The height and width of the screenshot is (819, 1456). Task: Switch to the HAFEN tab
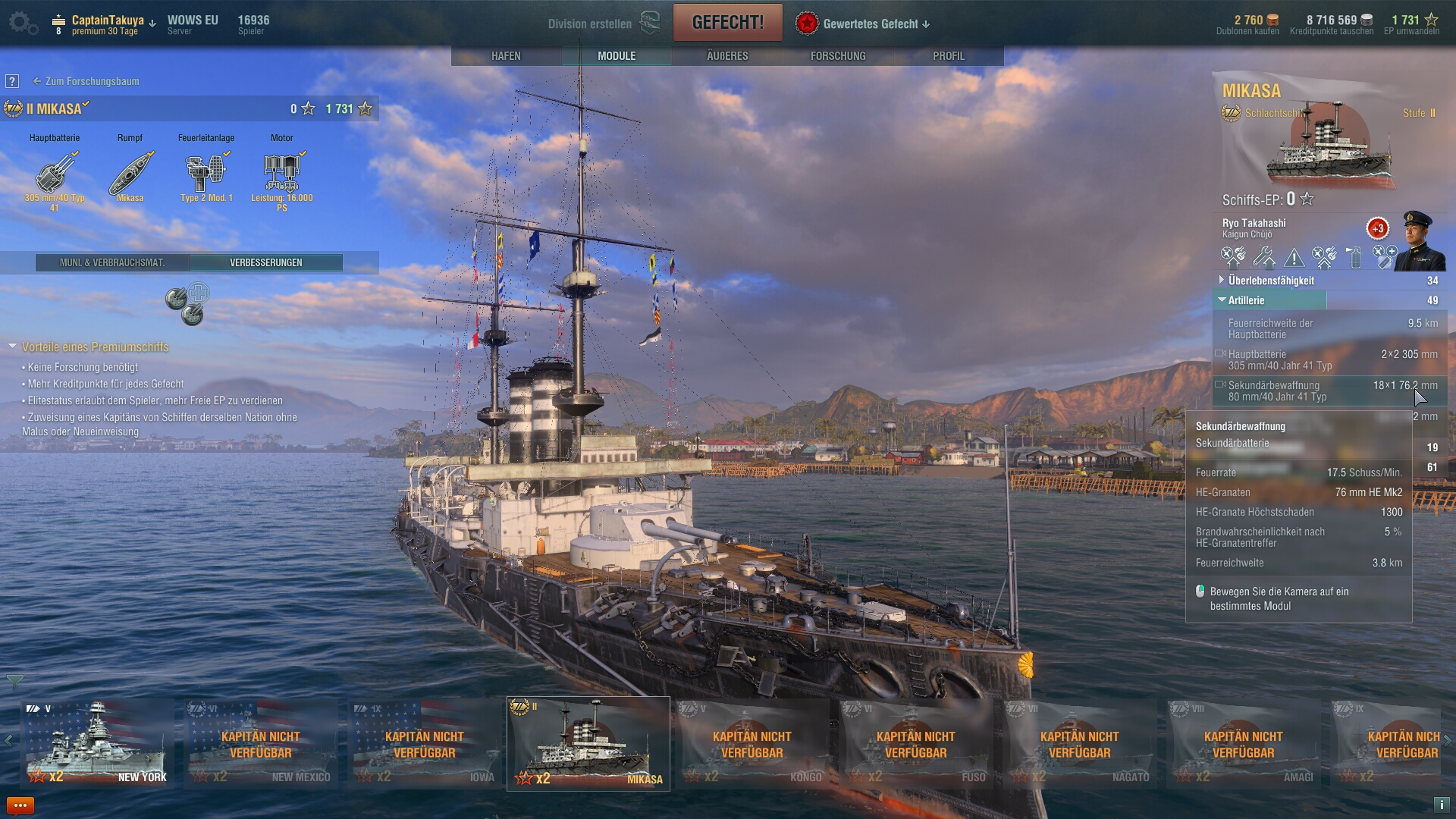506,56
